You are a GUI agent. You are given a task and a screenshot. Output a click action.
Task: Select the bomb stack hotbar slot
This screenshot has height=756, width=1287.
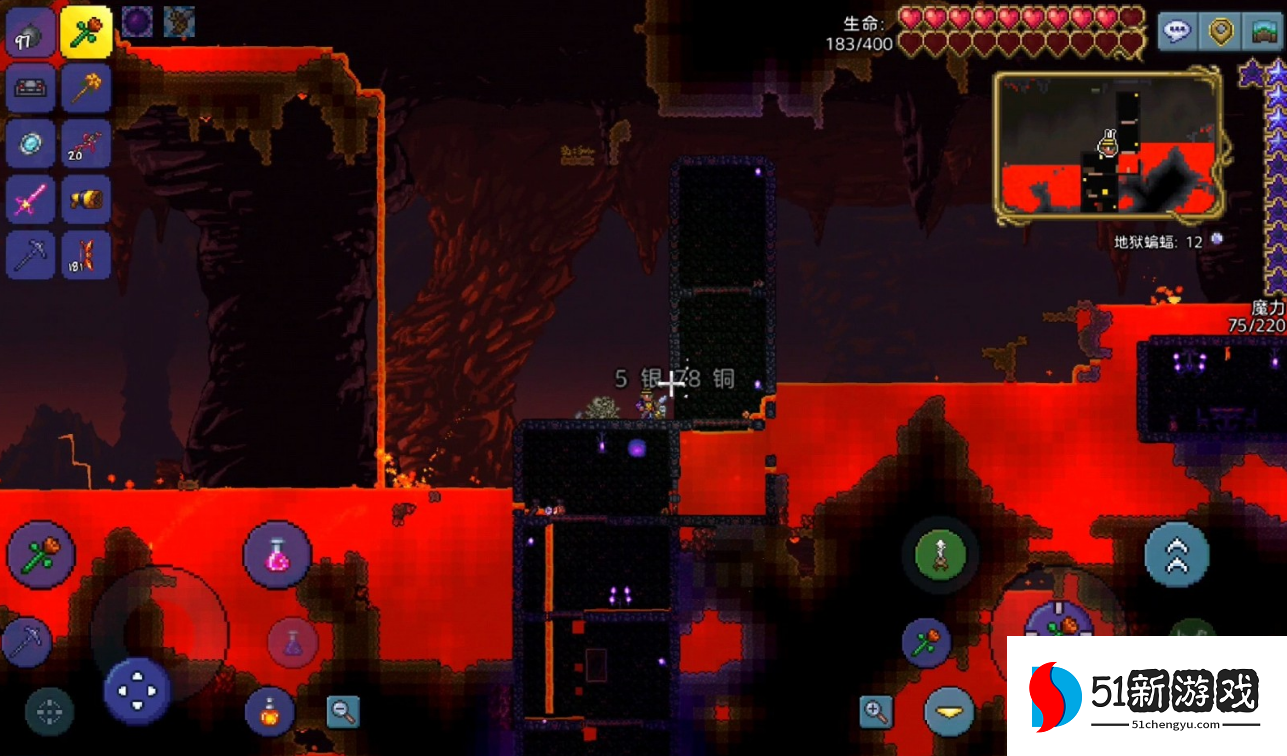tap(30, 36)
